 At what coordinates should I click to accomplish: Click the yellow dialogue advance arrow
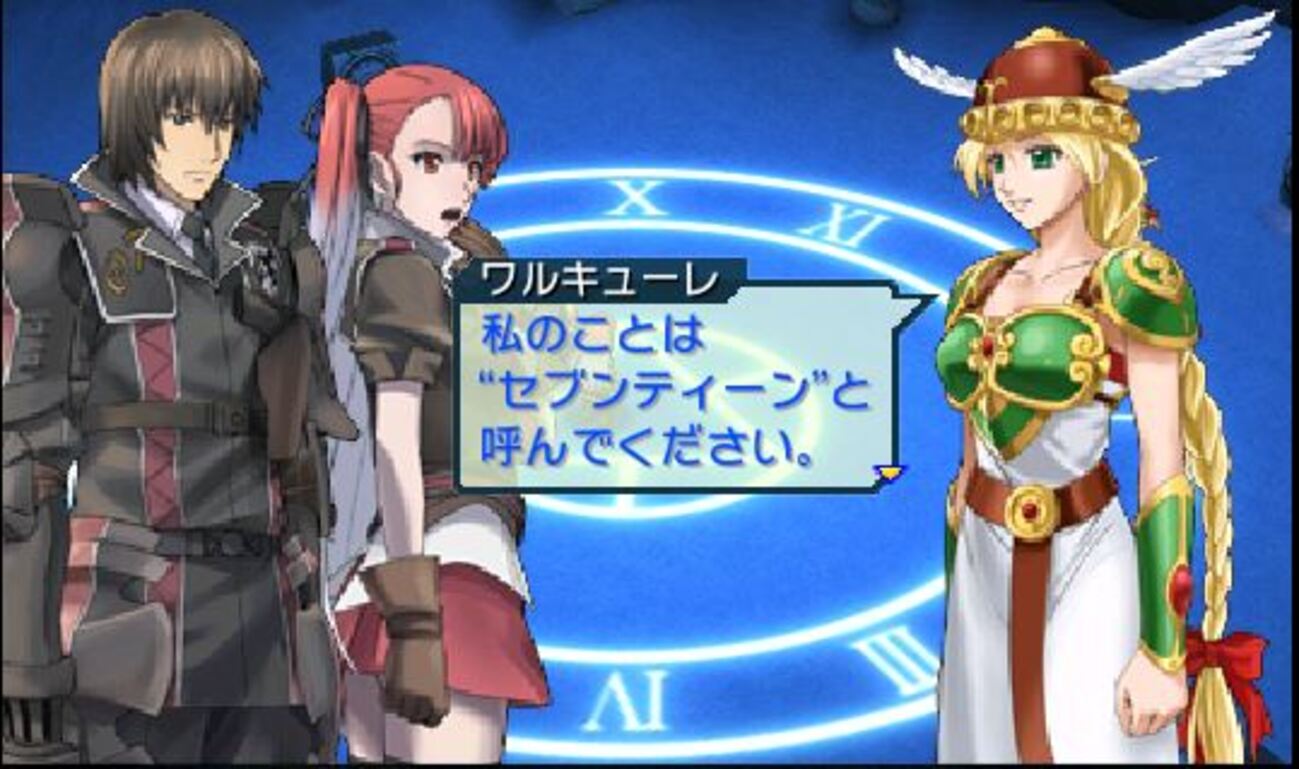[x=888, y=471]
